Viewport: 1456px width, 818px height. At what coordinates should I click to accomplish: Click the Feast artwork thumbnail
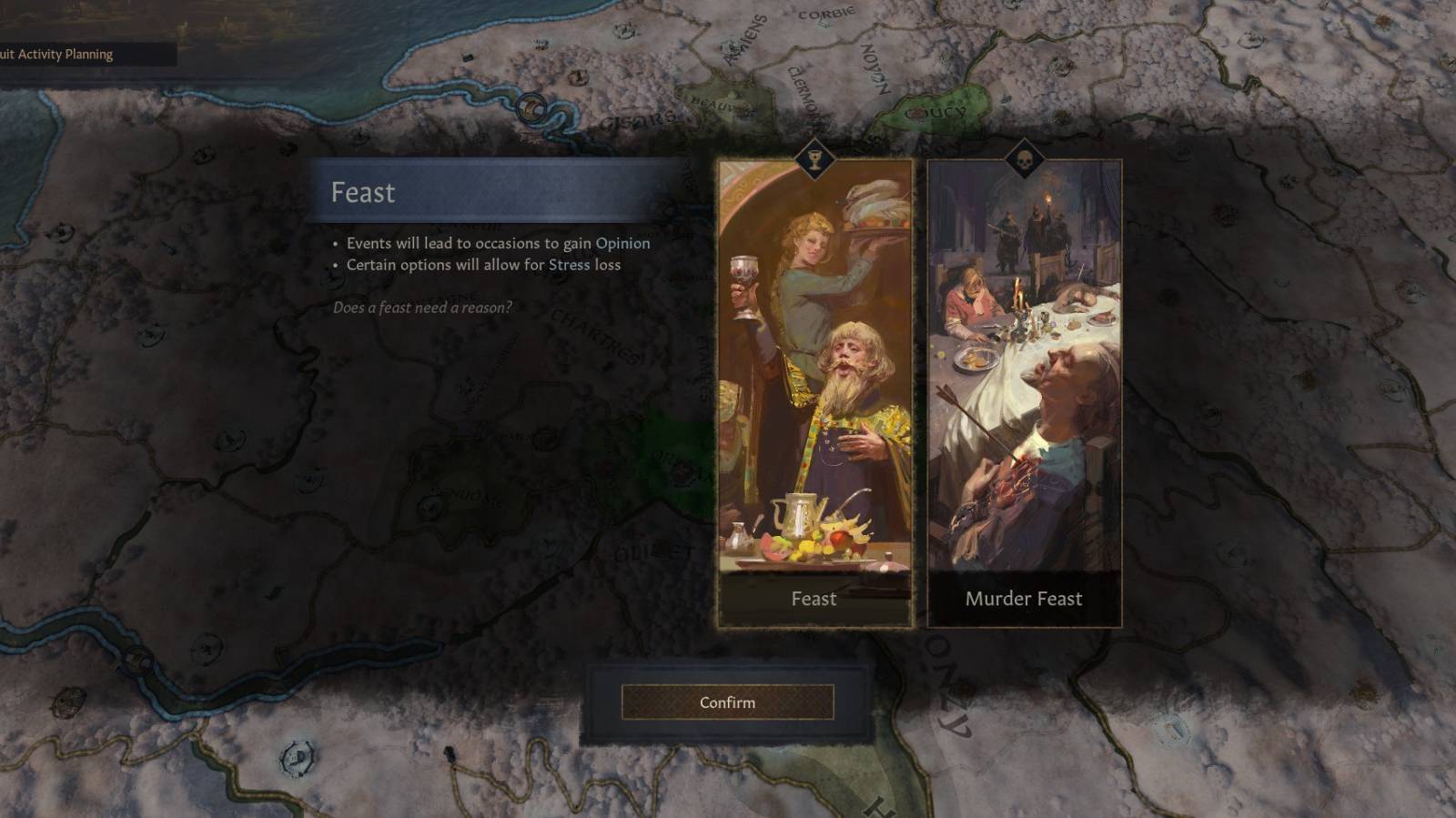815,364
